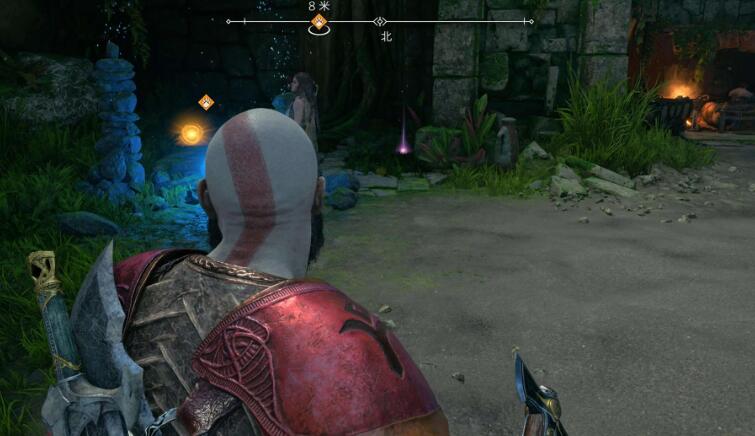Select the north diamond marker on the compass
This screenshot has width=755, height=436.
379,21
